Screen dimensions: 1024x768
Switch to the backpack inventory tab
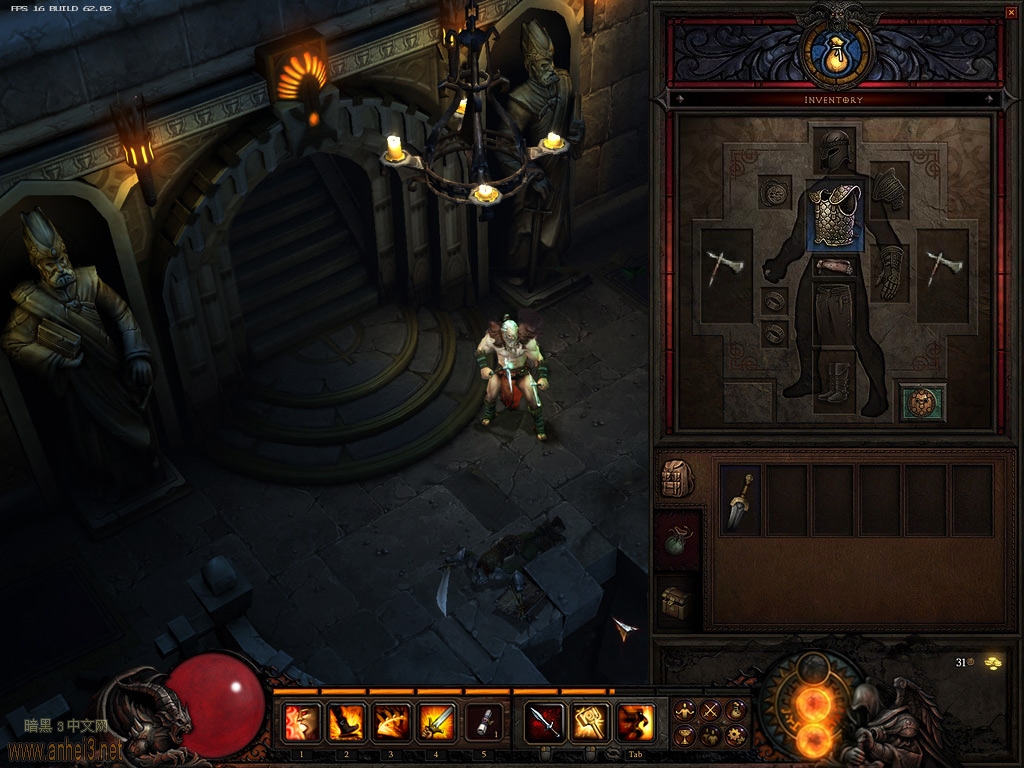click(677, 480)
